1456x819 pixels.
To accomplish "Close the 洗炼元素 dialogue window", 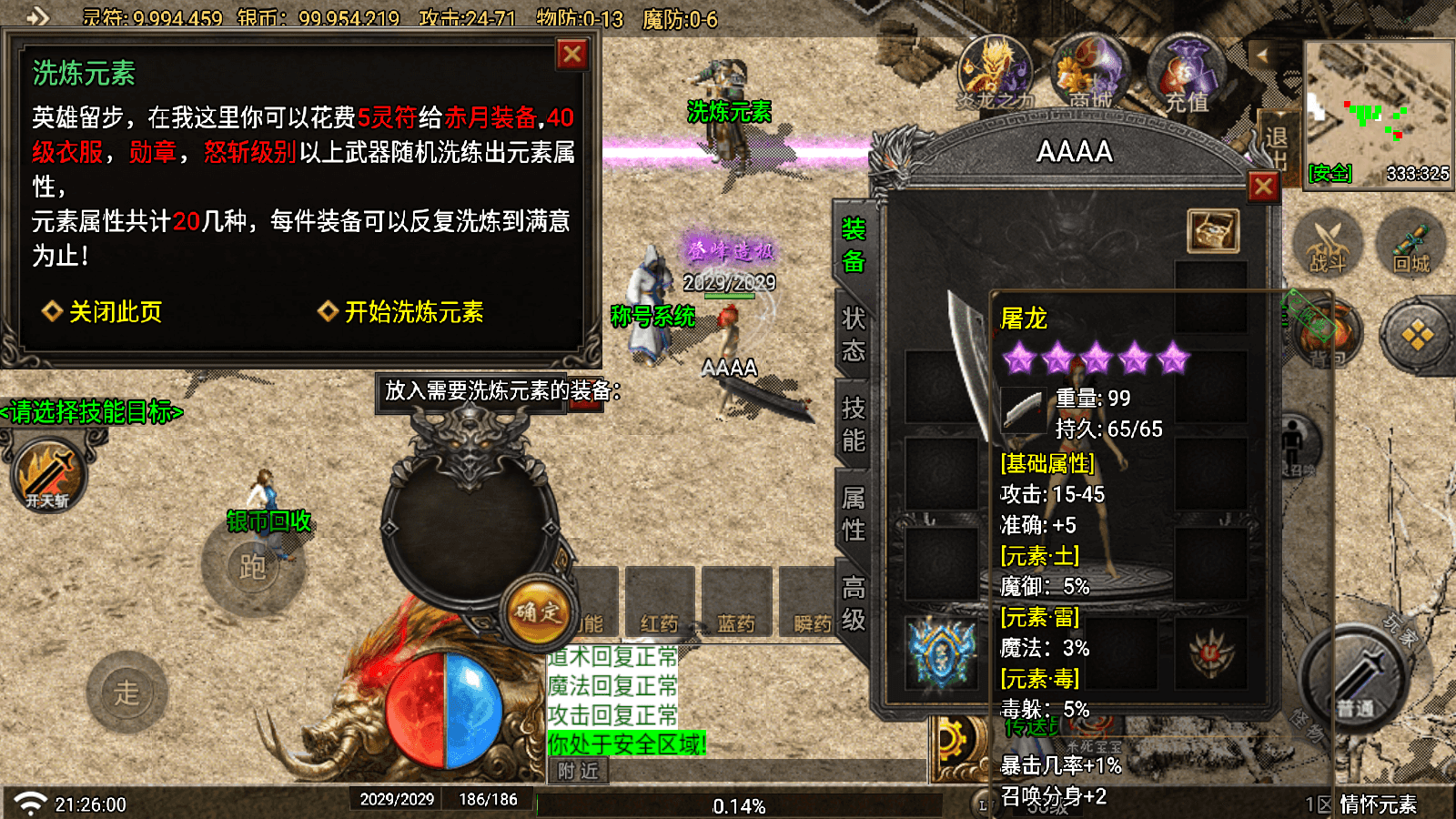I will pyautogui.click(x=572, y=56).
